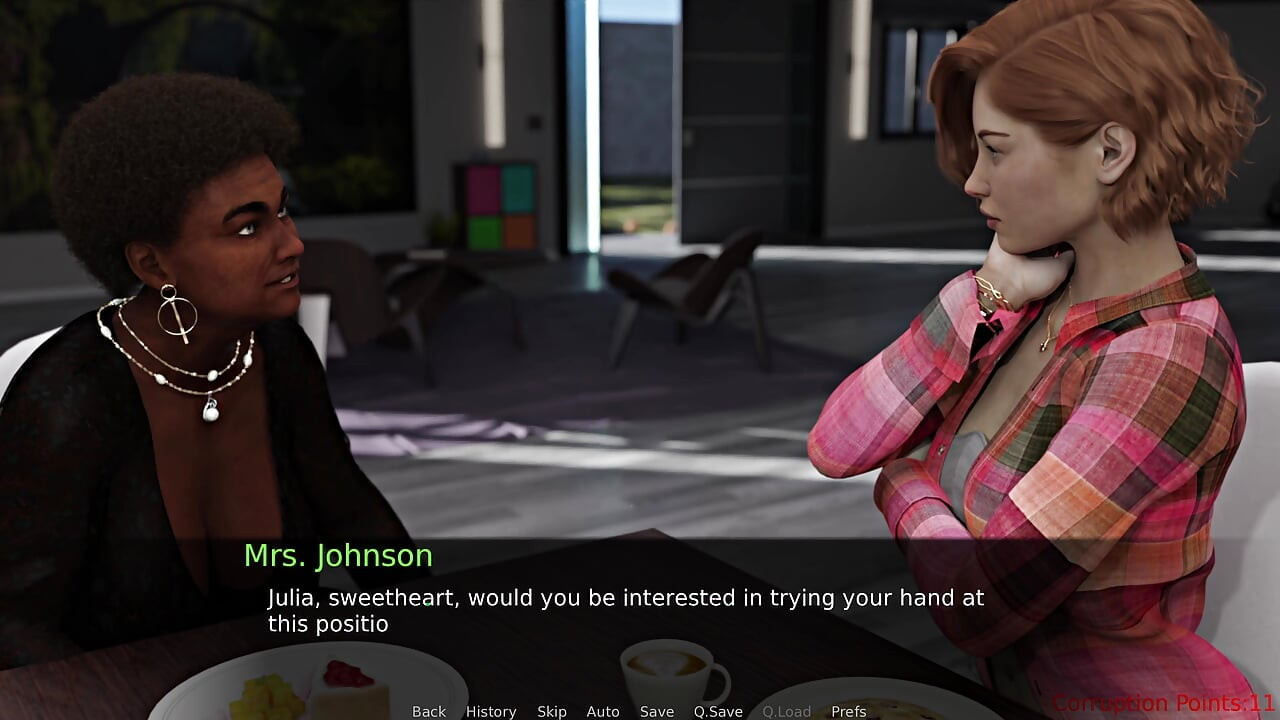
Task: Open the dialogue History log
Action: point(491,711)
